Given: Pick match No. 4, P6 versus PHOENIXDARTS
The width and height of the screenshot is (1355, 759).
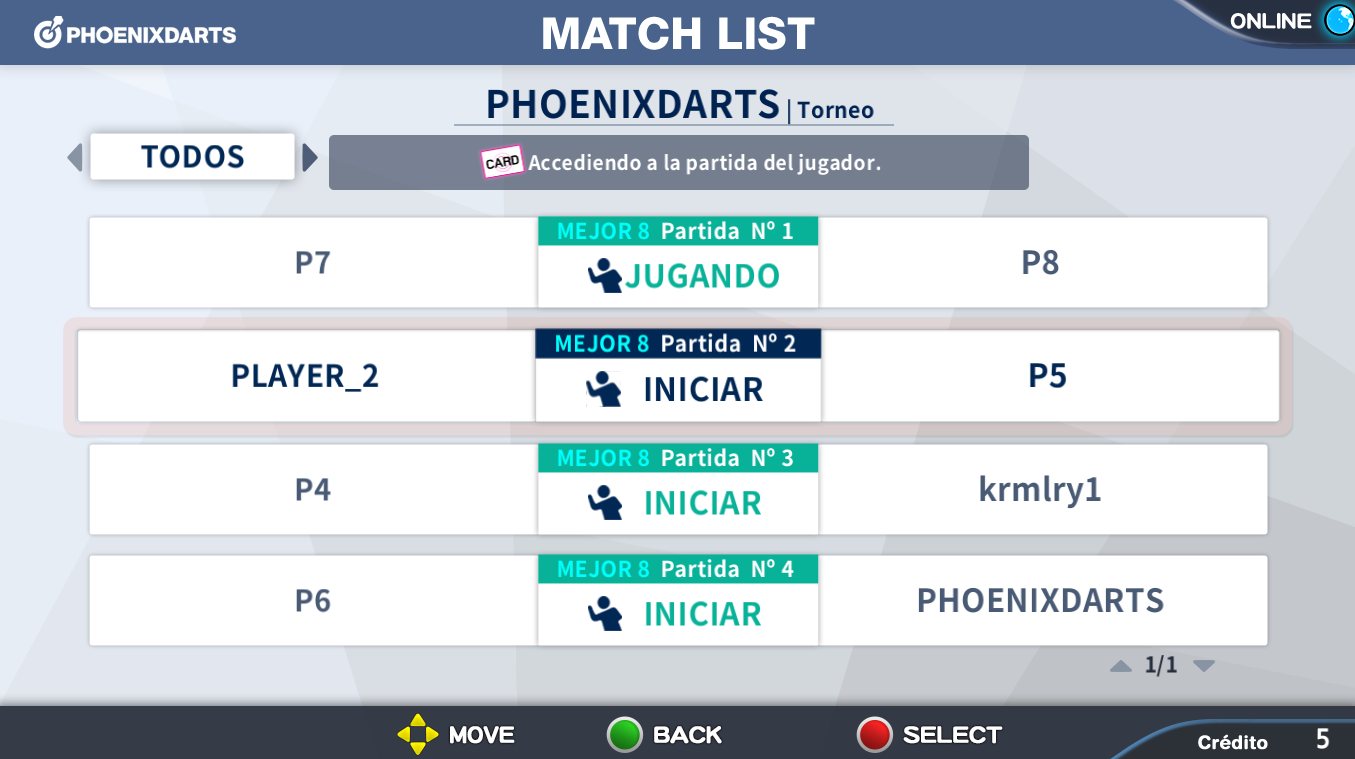Looking at the screenshot, I should click(678, 601).
